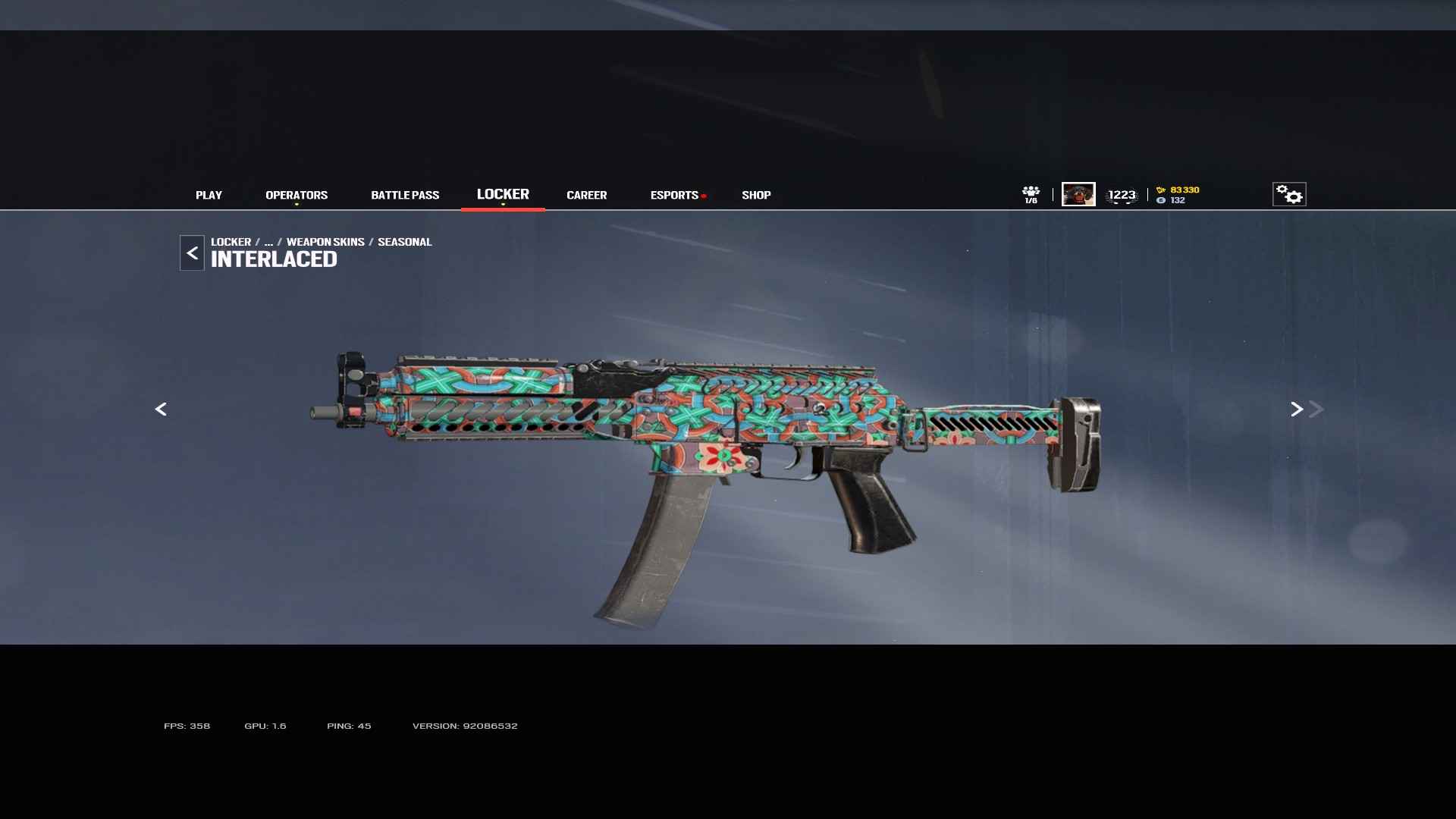Screen dimensions: 1456x819
Task: Click the back arrow beside Interlaced title
Action: click(192, 253)
